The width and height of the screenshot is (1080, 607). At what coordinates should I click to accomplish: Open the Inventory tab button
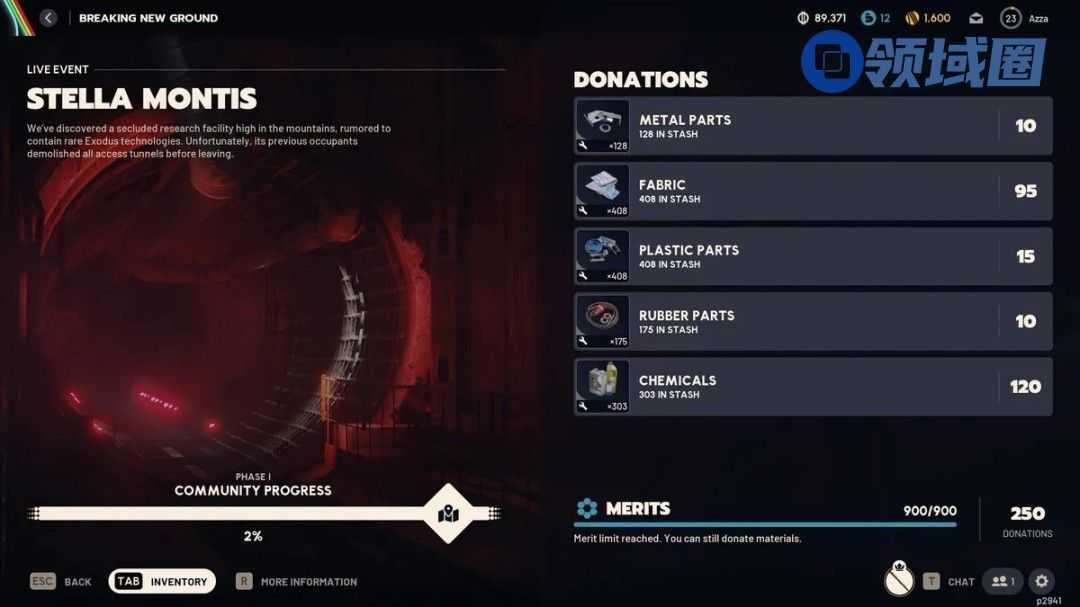click(162, 581)
